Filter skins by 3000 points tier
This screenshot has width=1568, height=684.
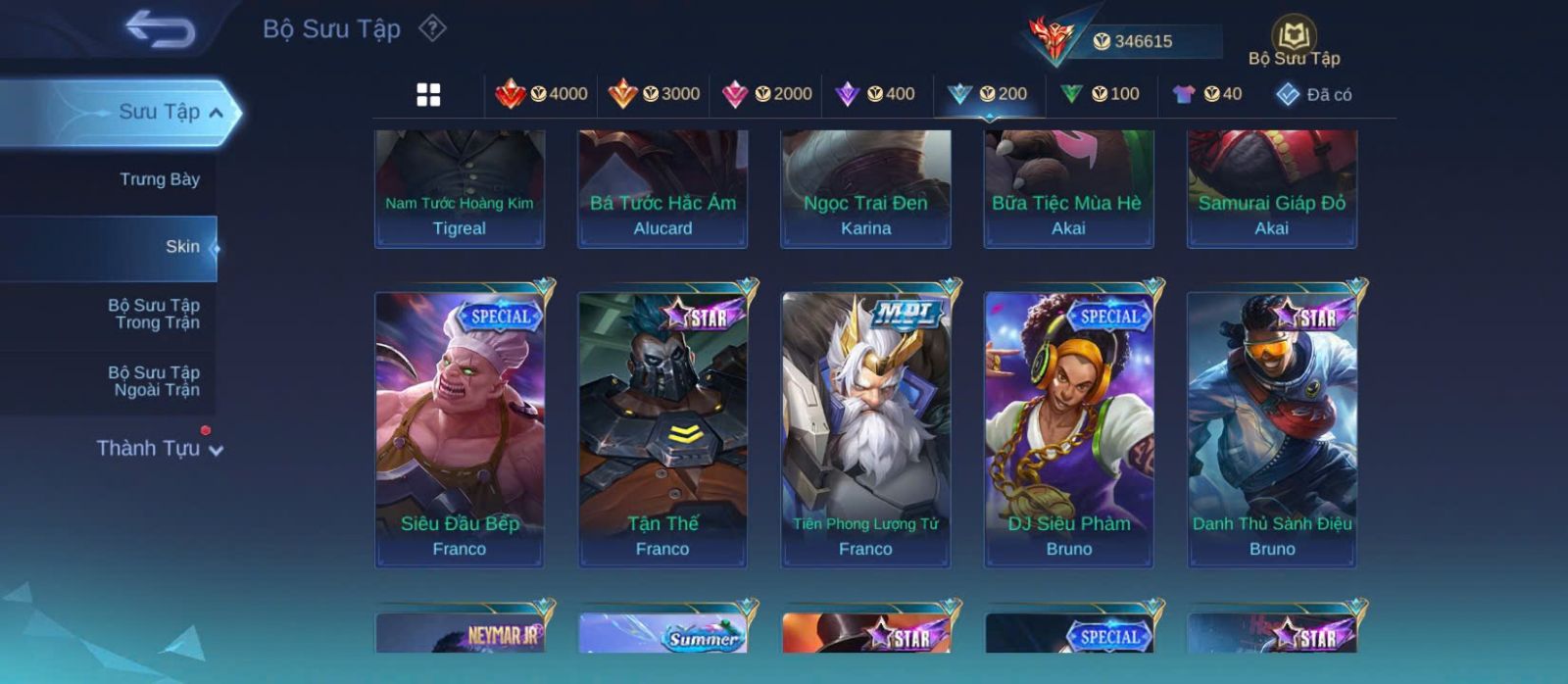(655, 94)
